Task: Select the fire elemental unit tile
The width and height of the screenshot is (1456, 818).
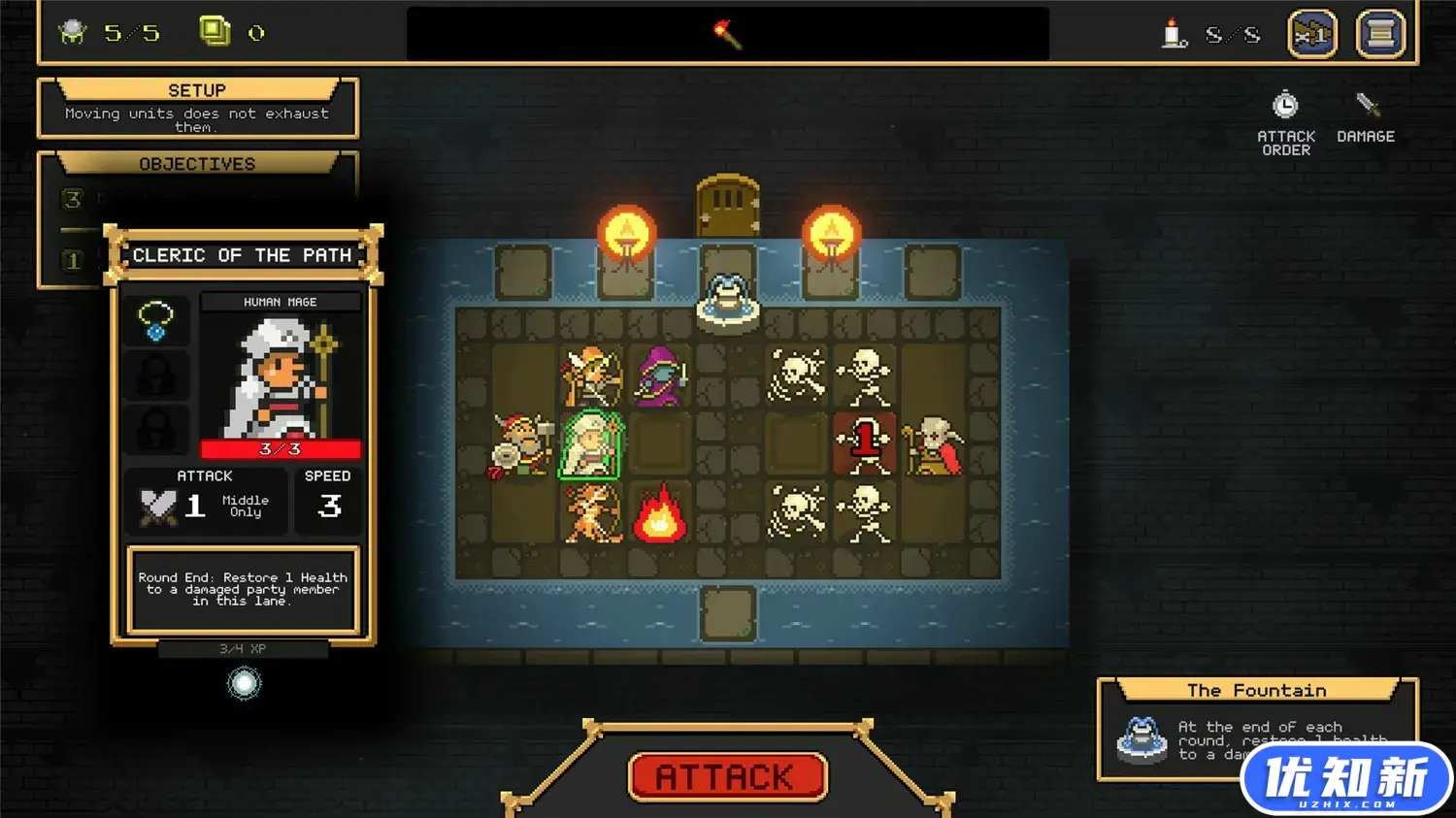Action: point(660,514)
